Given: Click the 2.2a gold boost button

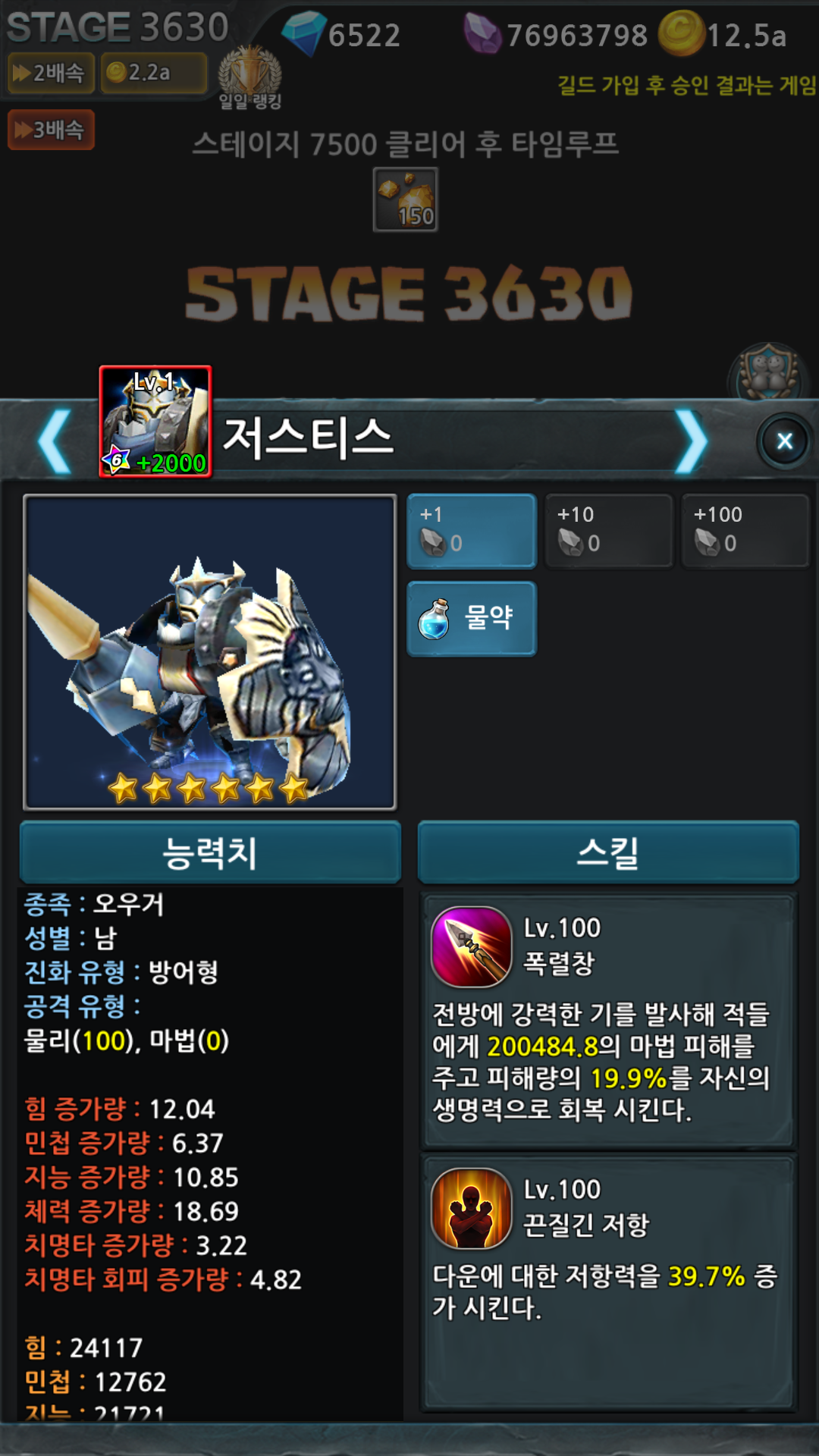Looking at the screenshot, I should [x=154, y=73].
